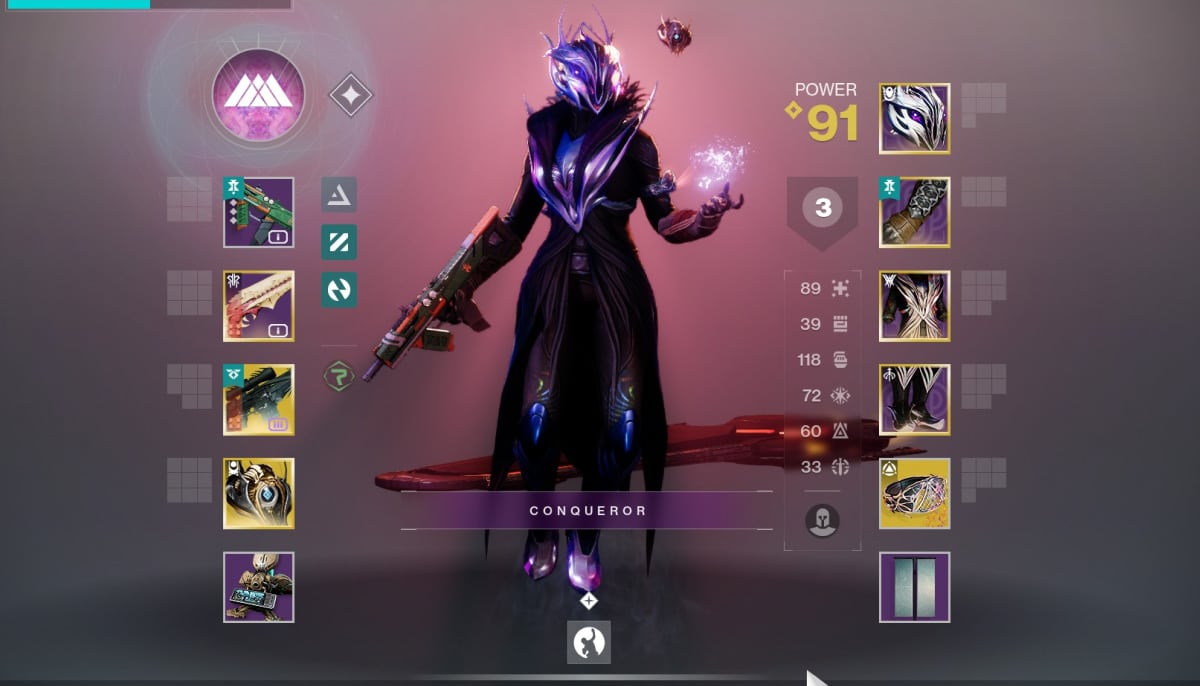
Task: Open the two-pane emblem slot
Action: tap(914, 587)
